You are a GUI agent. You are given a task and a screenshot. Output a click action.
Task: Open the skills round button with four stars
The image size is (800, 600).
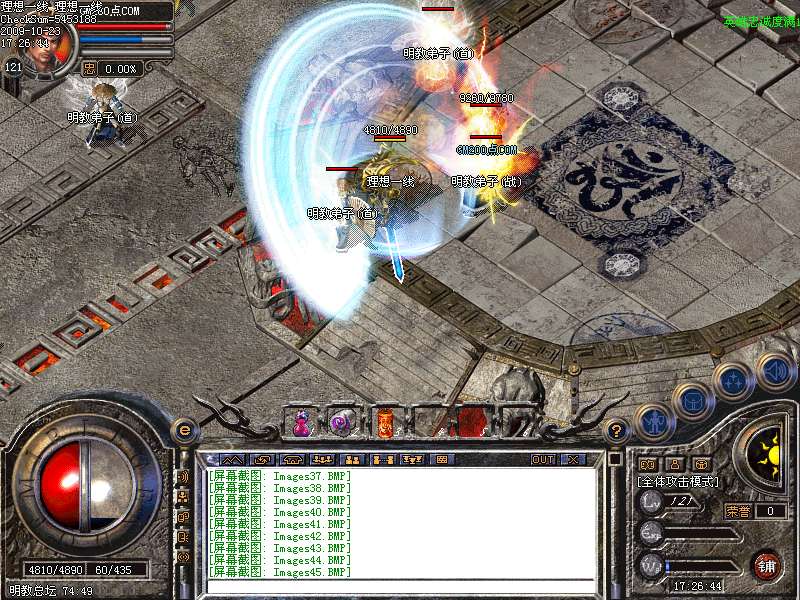coord(733,381)
